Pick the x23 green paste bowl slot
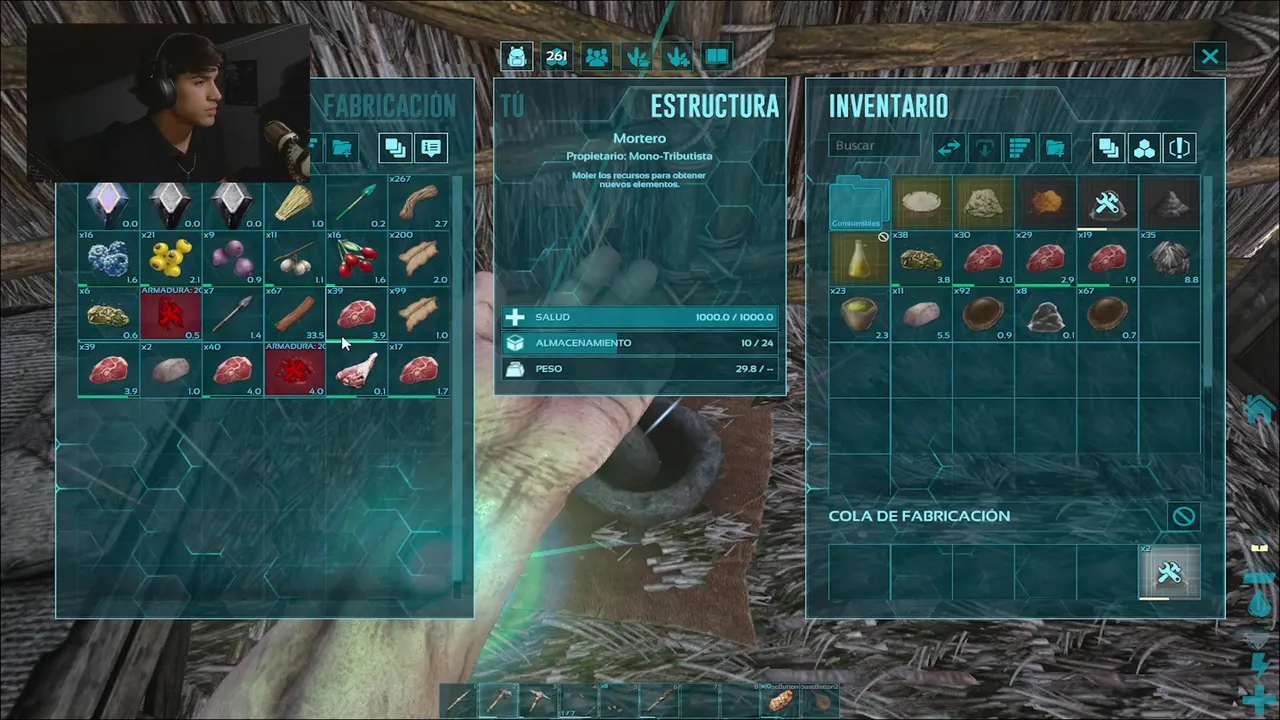 860,314
